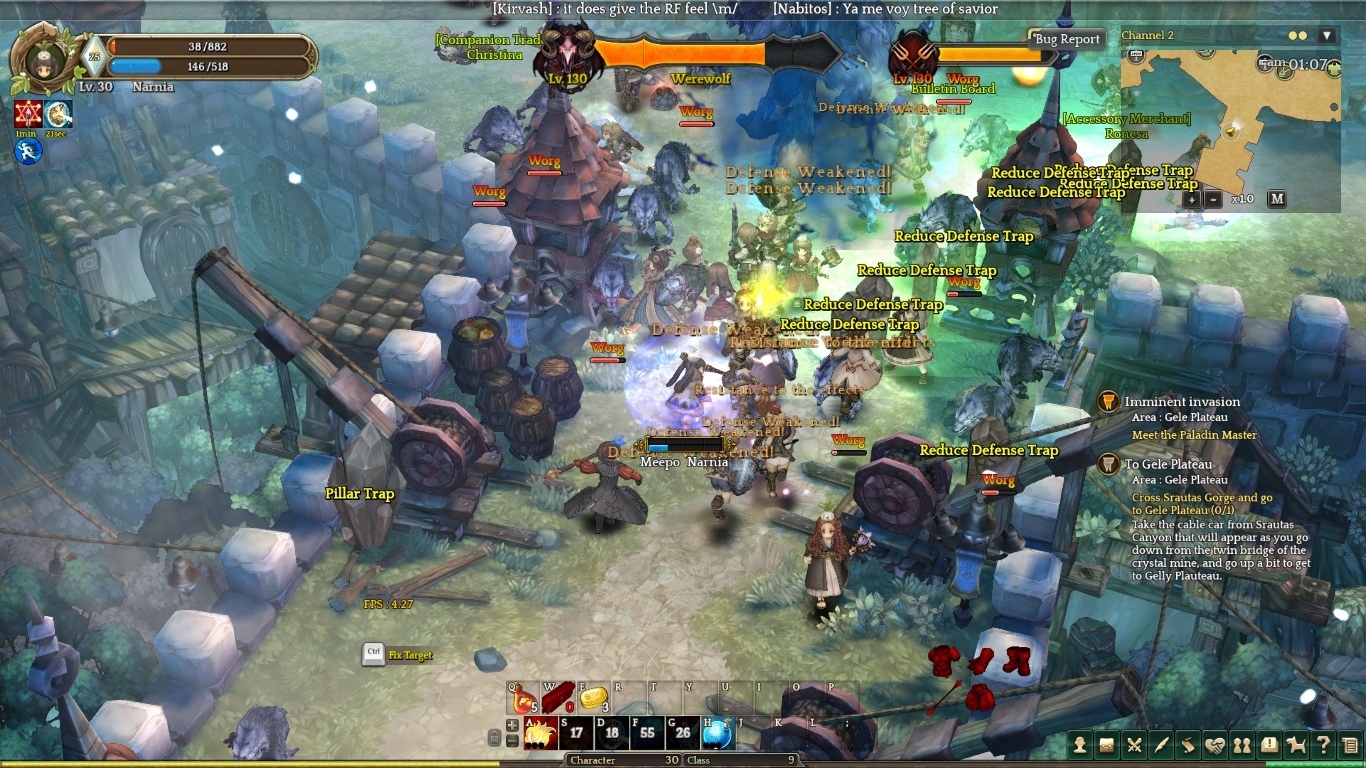Open the handshake friends menu

tap(1215, 744)
